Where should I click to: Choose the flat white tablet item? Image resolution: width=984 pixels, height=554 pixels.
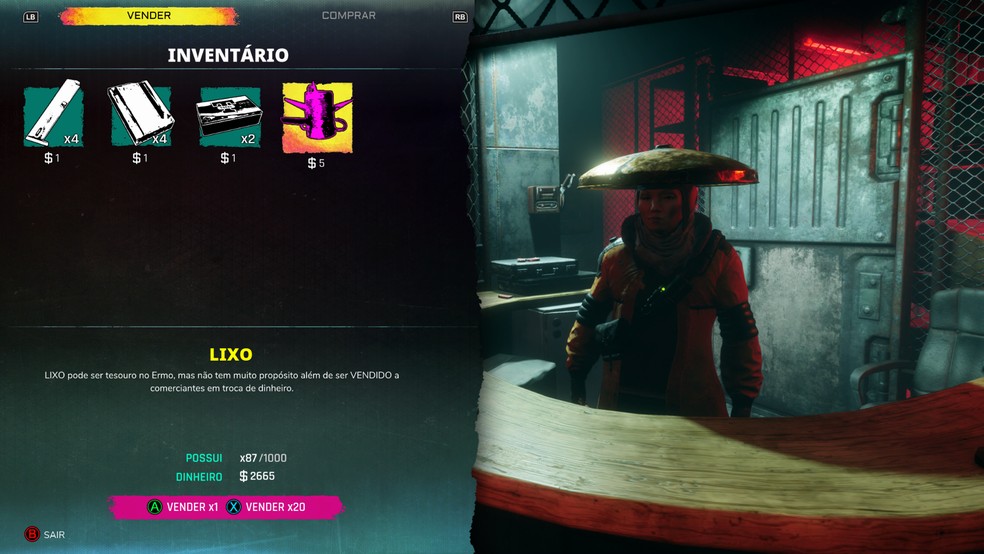click(x=141, y=114)
